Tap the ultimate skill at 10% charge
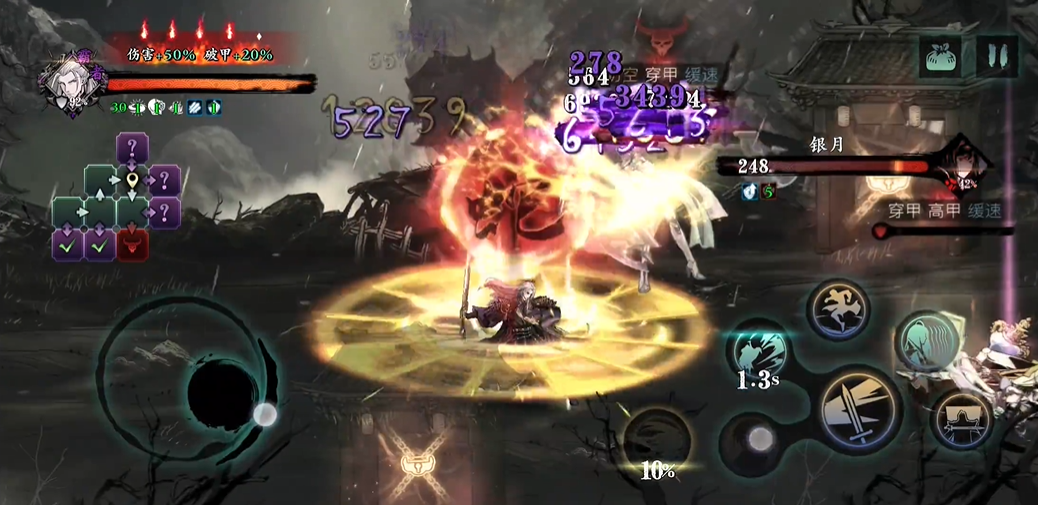Viewport: 1038px width, 505px height. (657, 441)
